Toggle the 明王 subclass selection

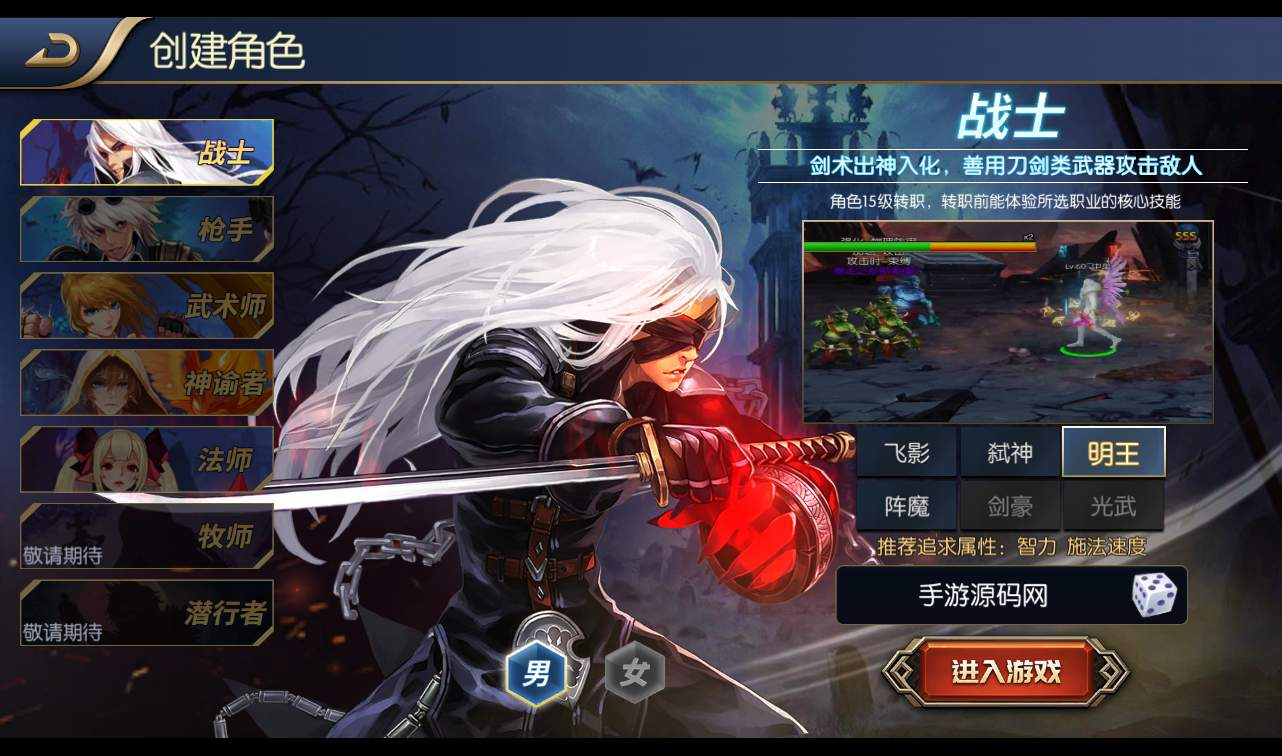coord(1114,452)
